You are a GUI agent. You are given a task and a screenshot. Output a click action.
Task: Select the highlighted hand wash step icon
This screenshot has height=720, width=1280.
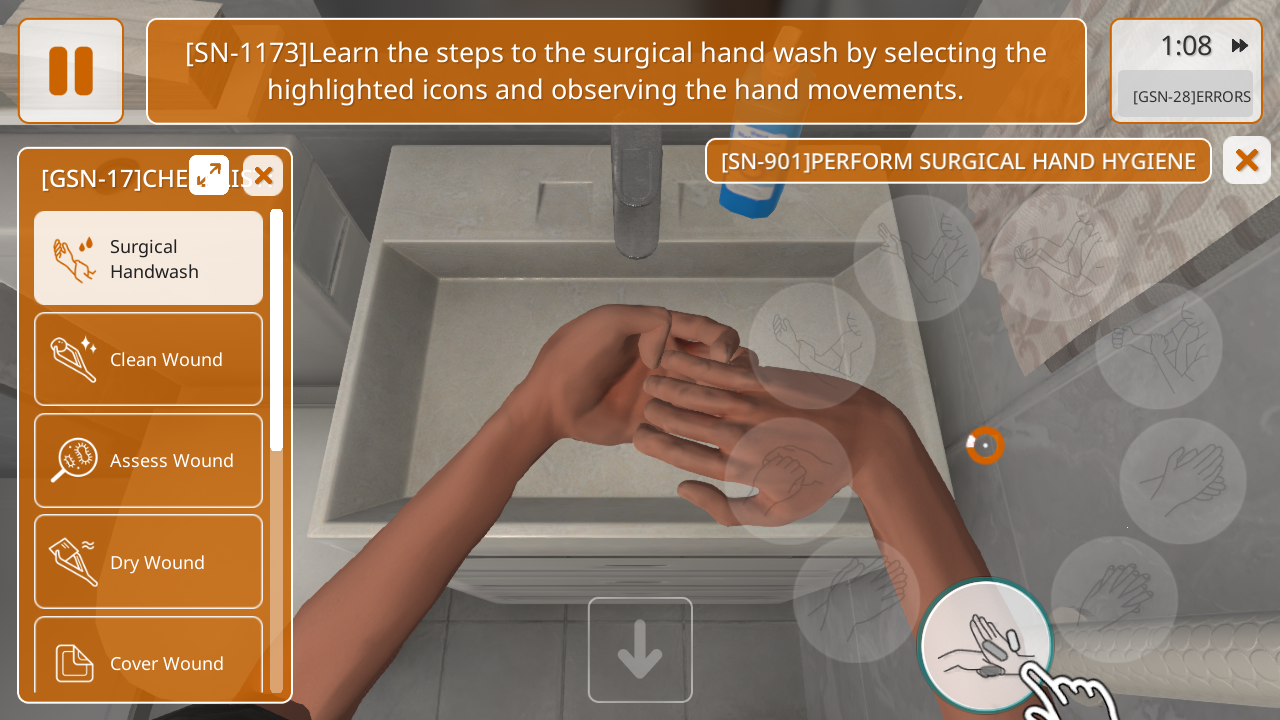985,645
